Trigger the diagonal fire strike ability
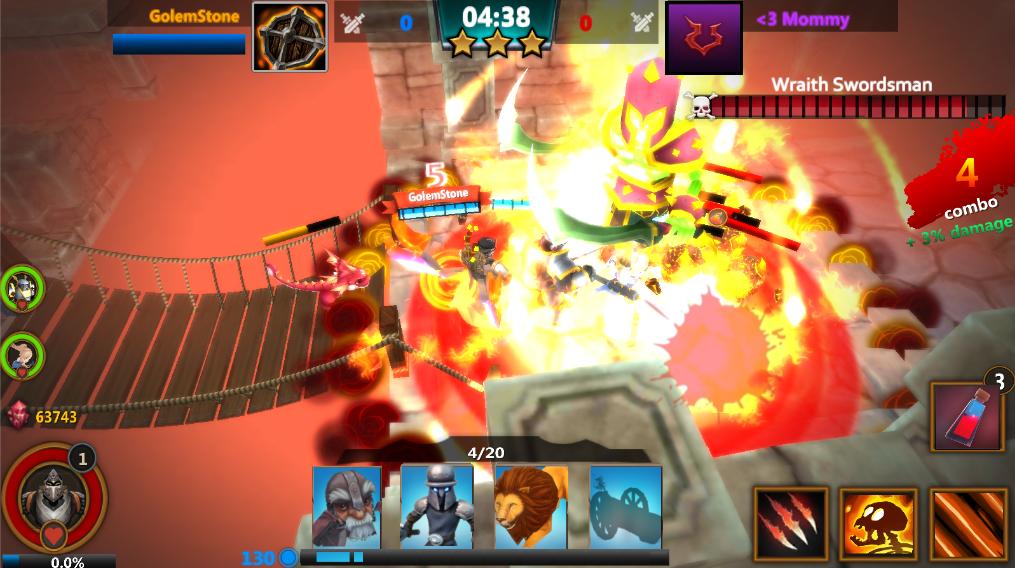This screenshot has height=568, width=1015. click(x=965, y=523)
